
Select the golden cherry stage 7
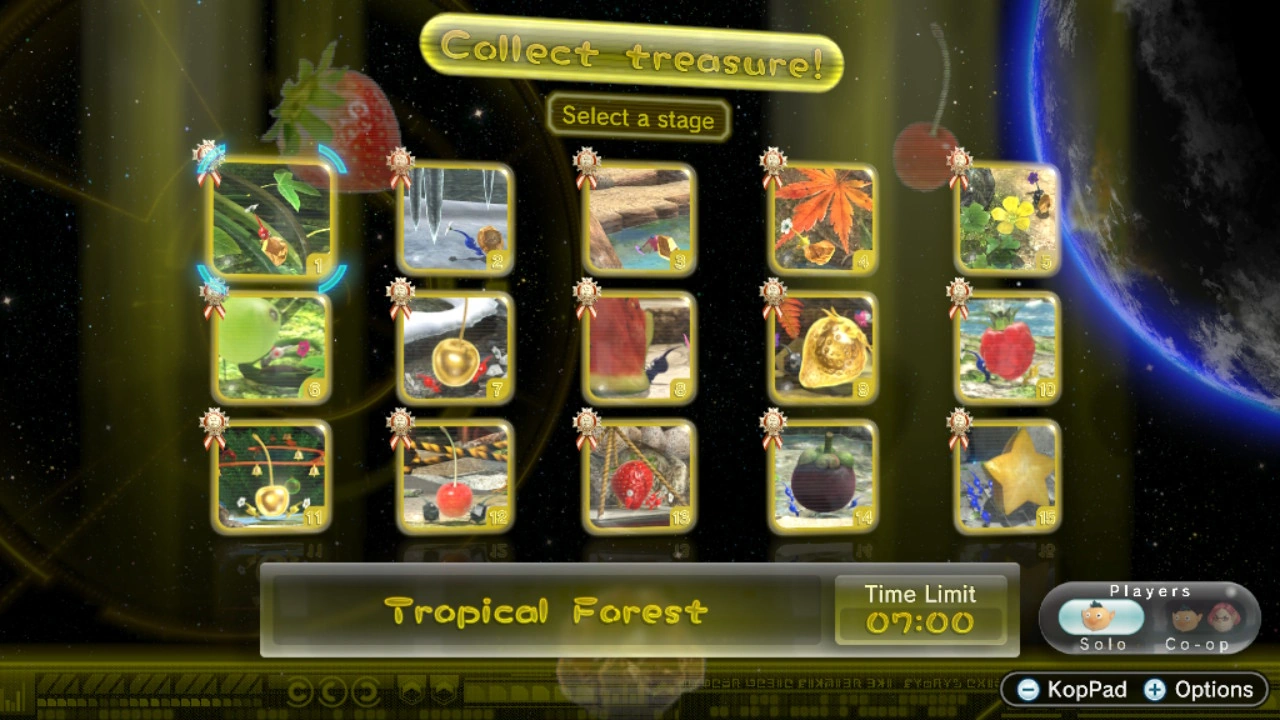456,348
